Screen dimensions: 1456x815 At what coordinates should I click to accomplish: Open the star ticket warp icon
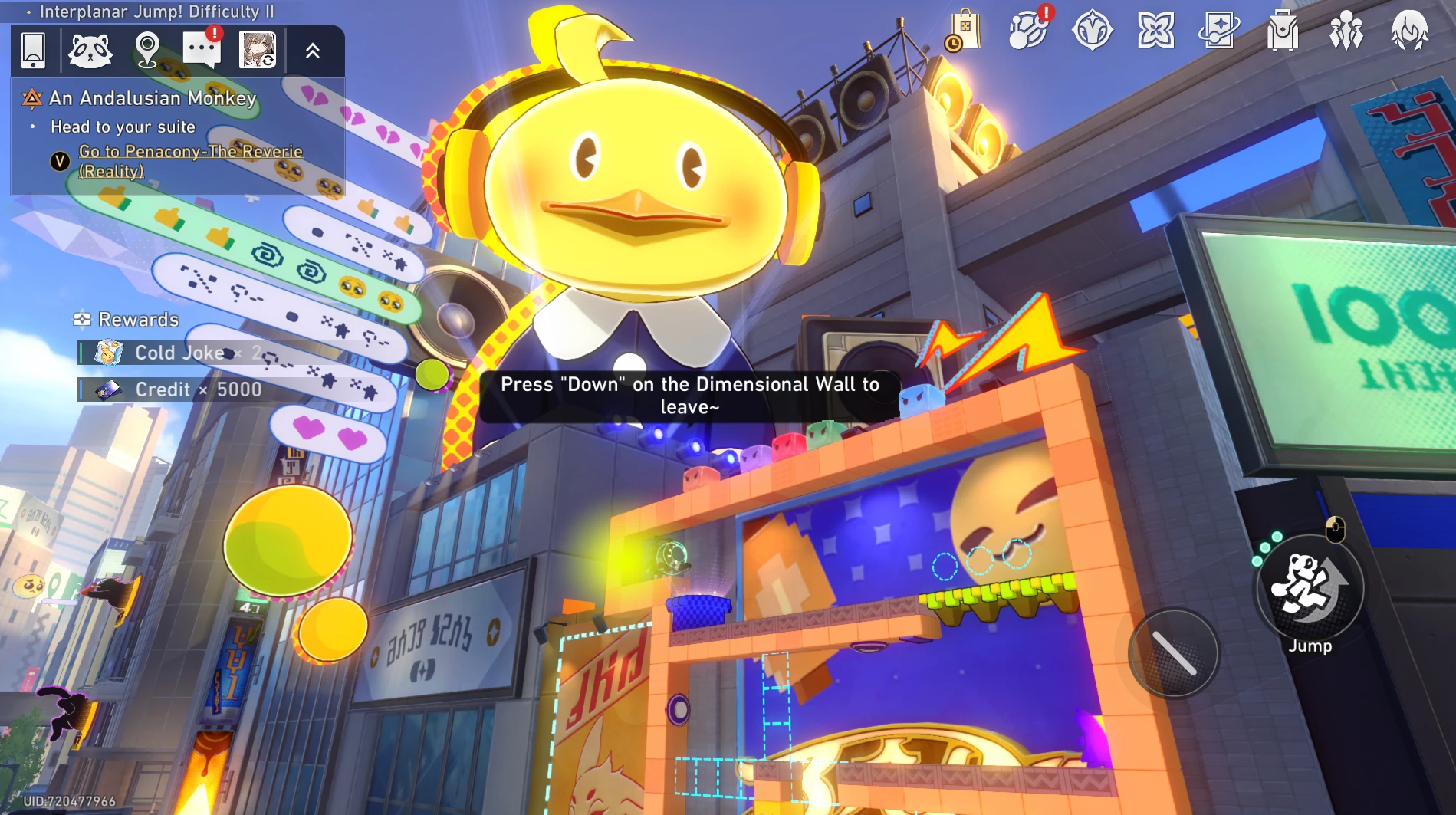click(x=1219, y=31)
